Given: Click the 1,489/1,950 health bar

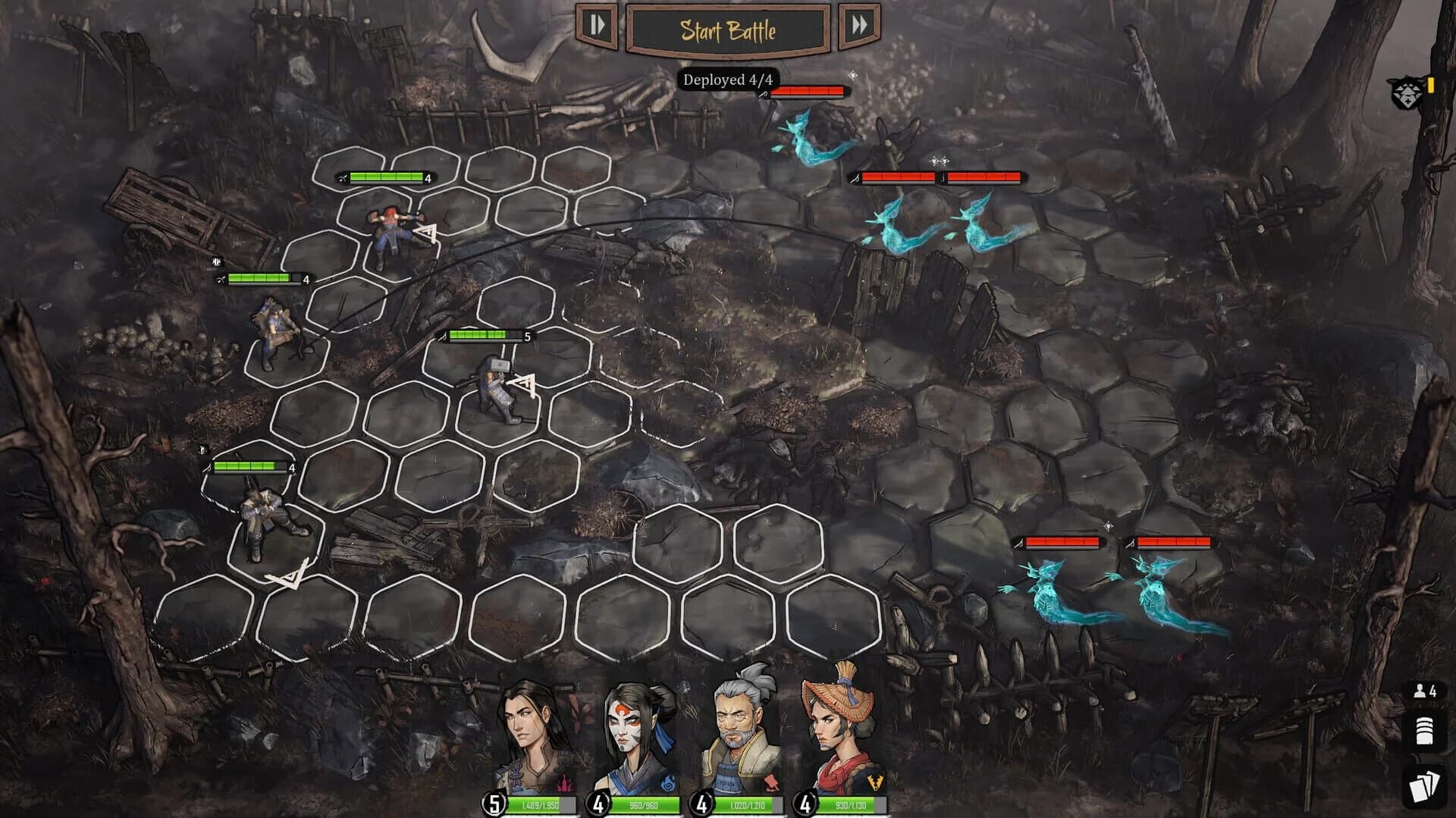Looking at the screenshot, I should click(x=540, y=806).
